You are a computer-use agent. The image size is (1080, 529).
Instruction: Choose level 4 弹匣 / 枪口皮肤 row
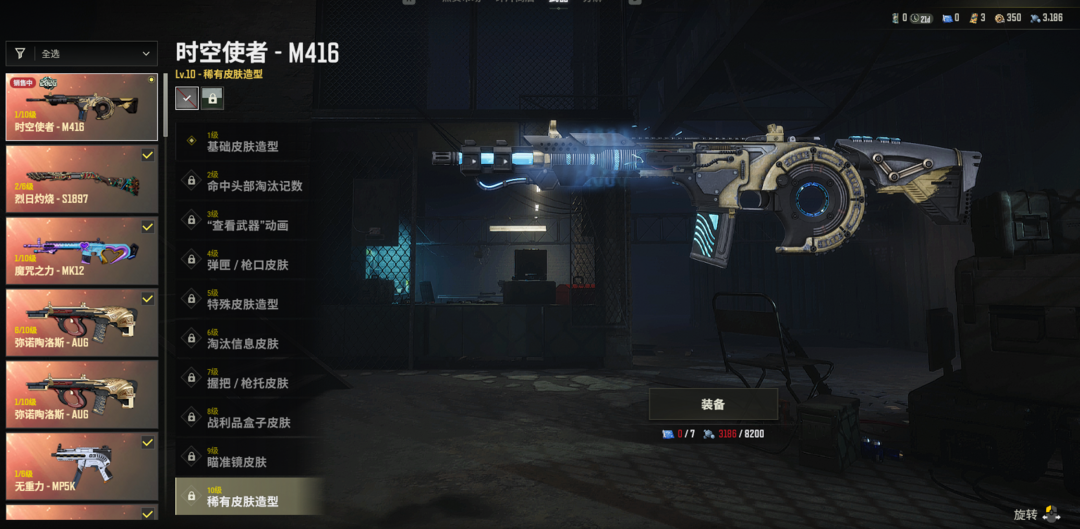click(x=250, y=261)
